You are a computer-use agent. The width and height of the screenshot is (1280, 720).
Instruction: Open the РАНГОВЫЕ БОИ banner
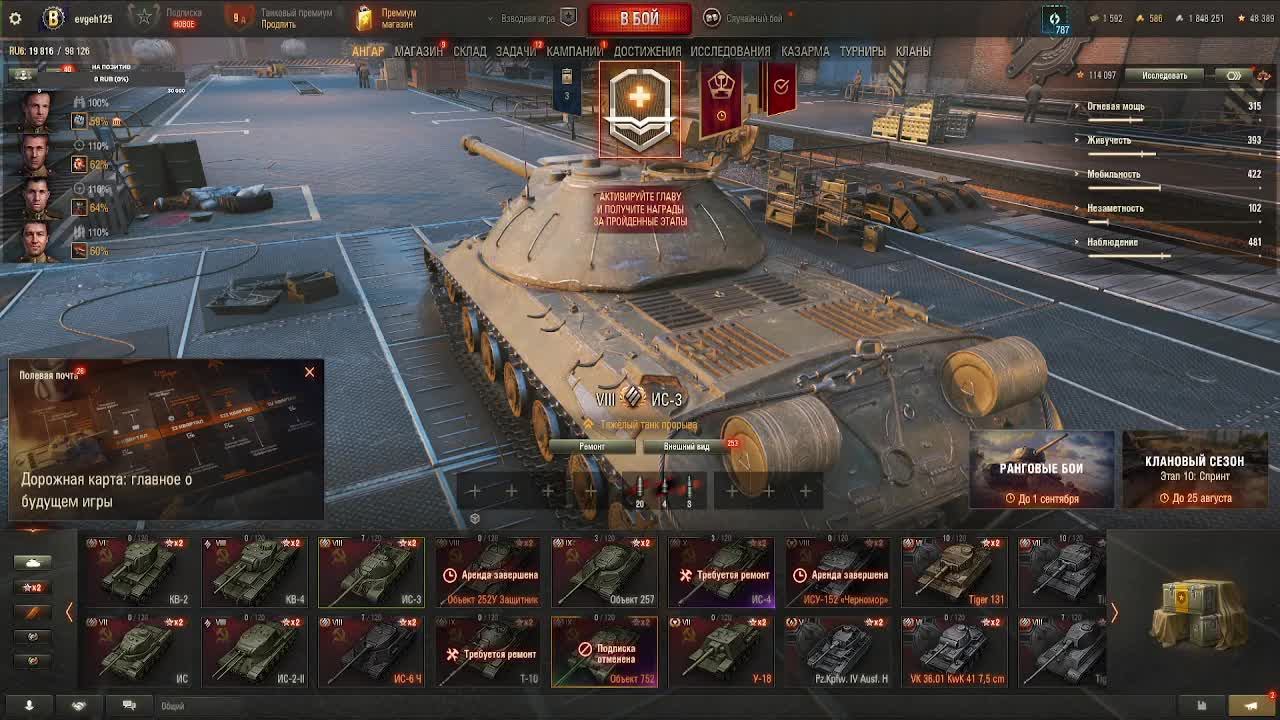click(1041, 469)
